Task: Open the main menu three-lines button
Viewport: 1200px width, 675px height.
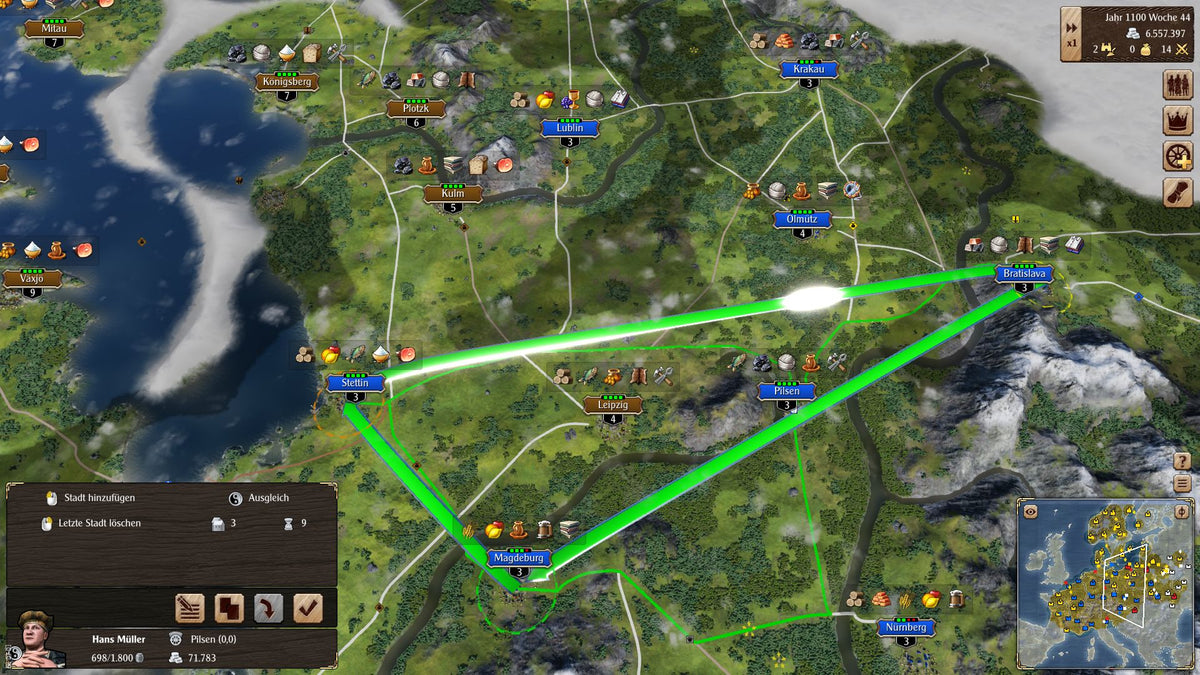Action: 1183,483
